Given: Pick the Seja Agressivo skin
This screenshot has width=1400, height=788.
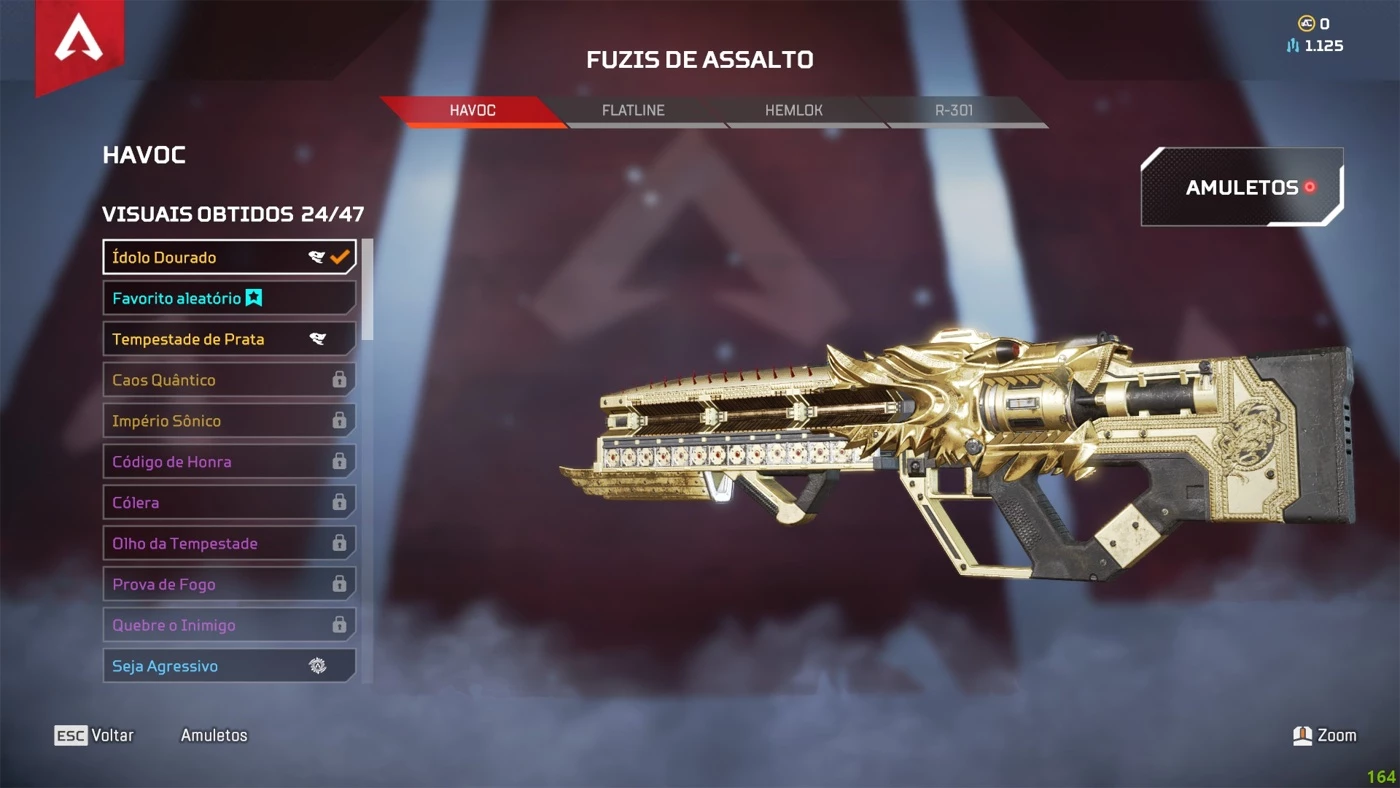Looking at the screenshot, I should tap(229, 666).
